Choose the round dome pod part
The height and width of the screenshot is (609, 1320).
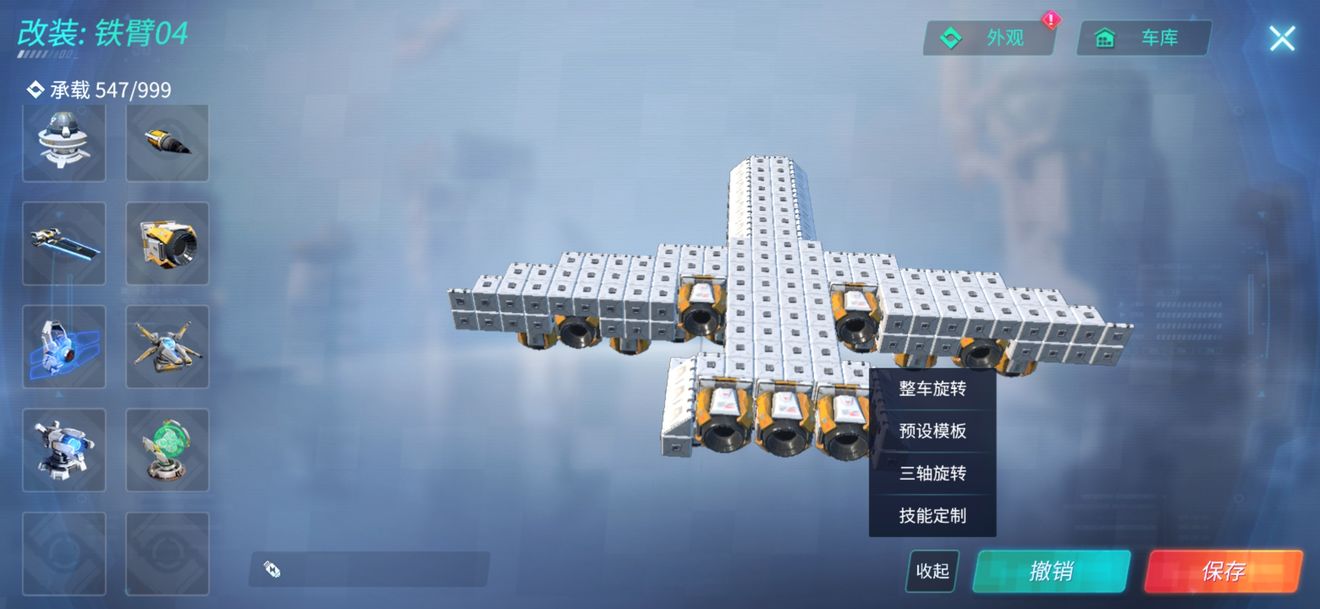point(64,142)
